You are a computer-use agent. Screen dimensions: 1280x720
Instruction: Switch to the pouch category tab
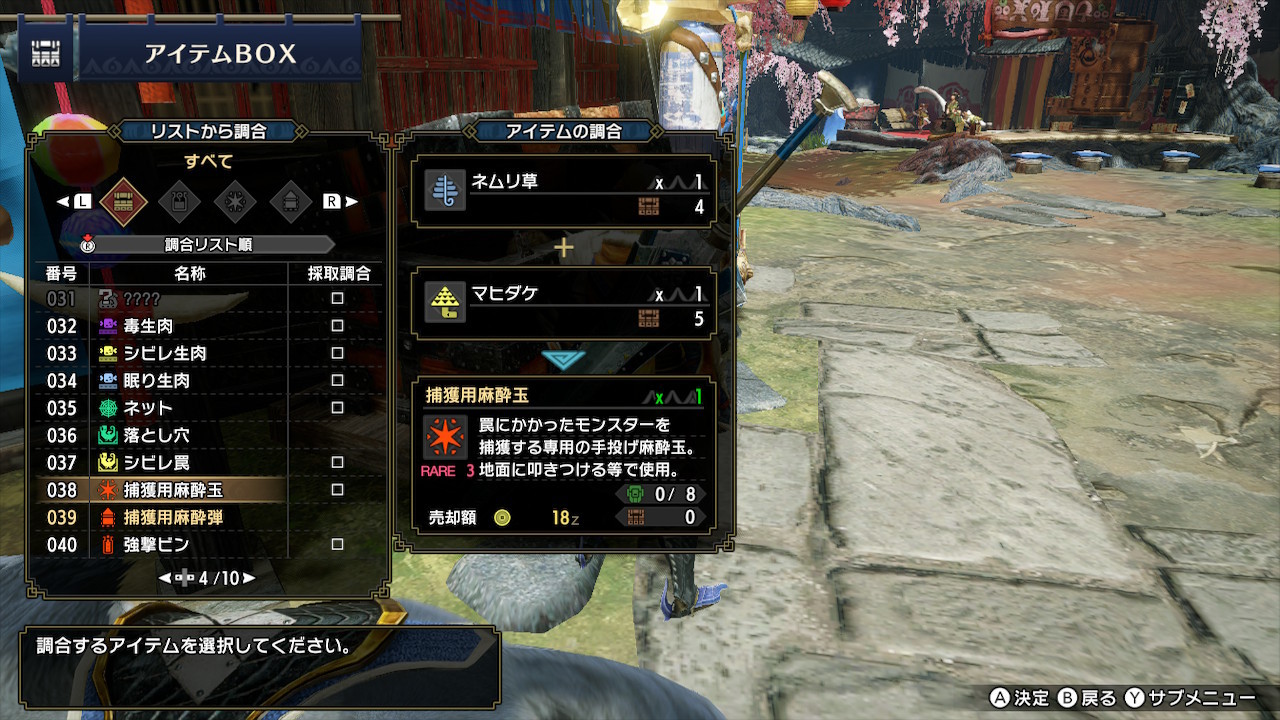180,201
